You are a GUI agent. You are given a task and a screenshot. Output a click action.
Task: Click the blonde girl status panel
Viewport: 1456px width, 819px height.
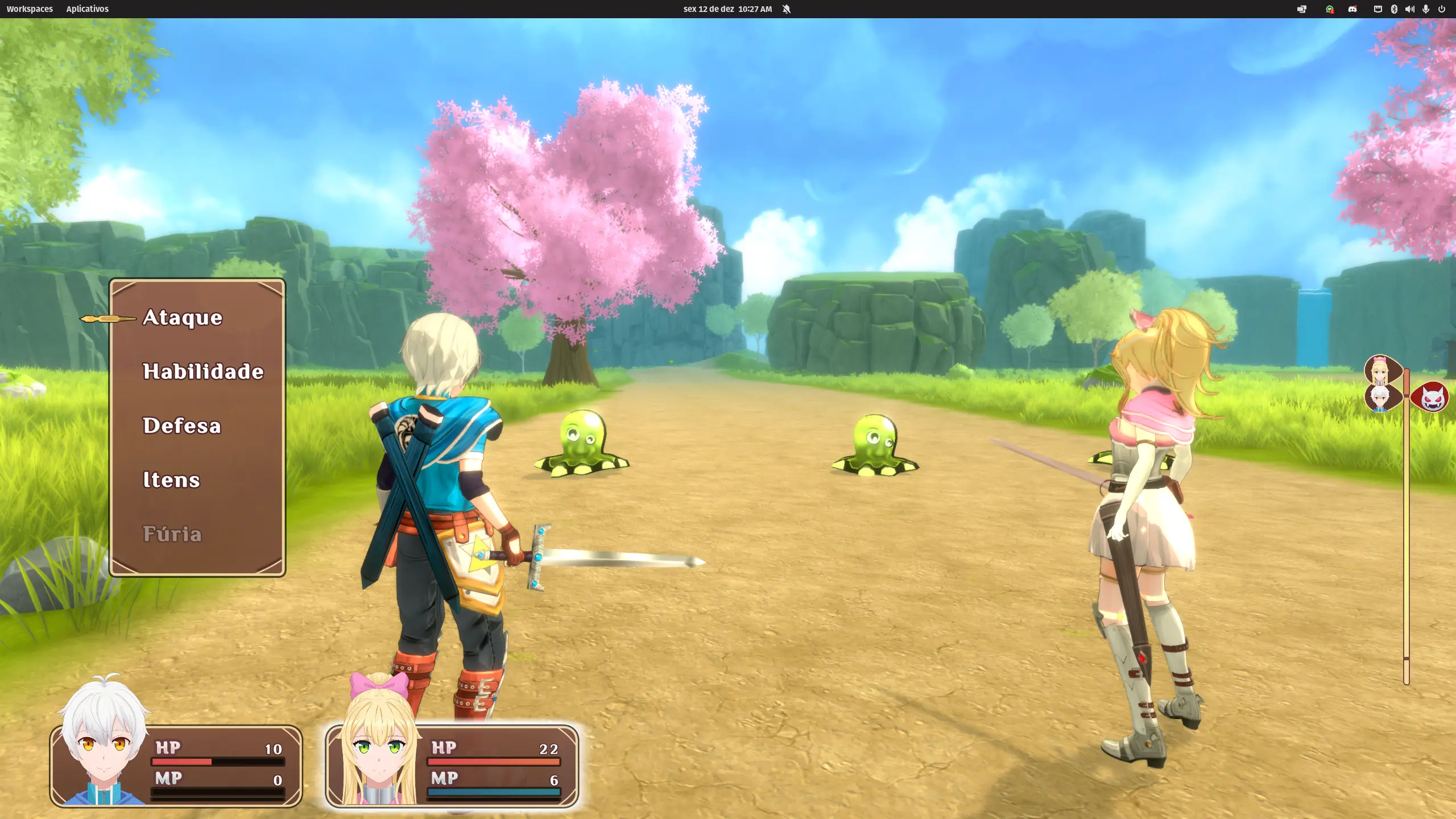452,766
